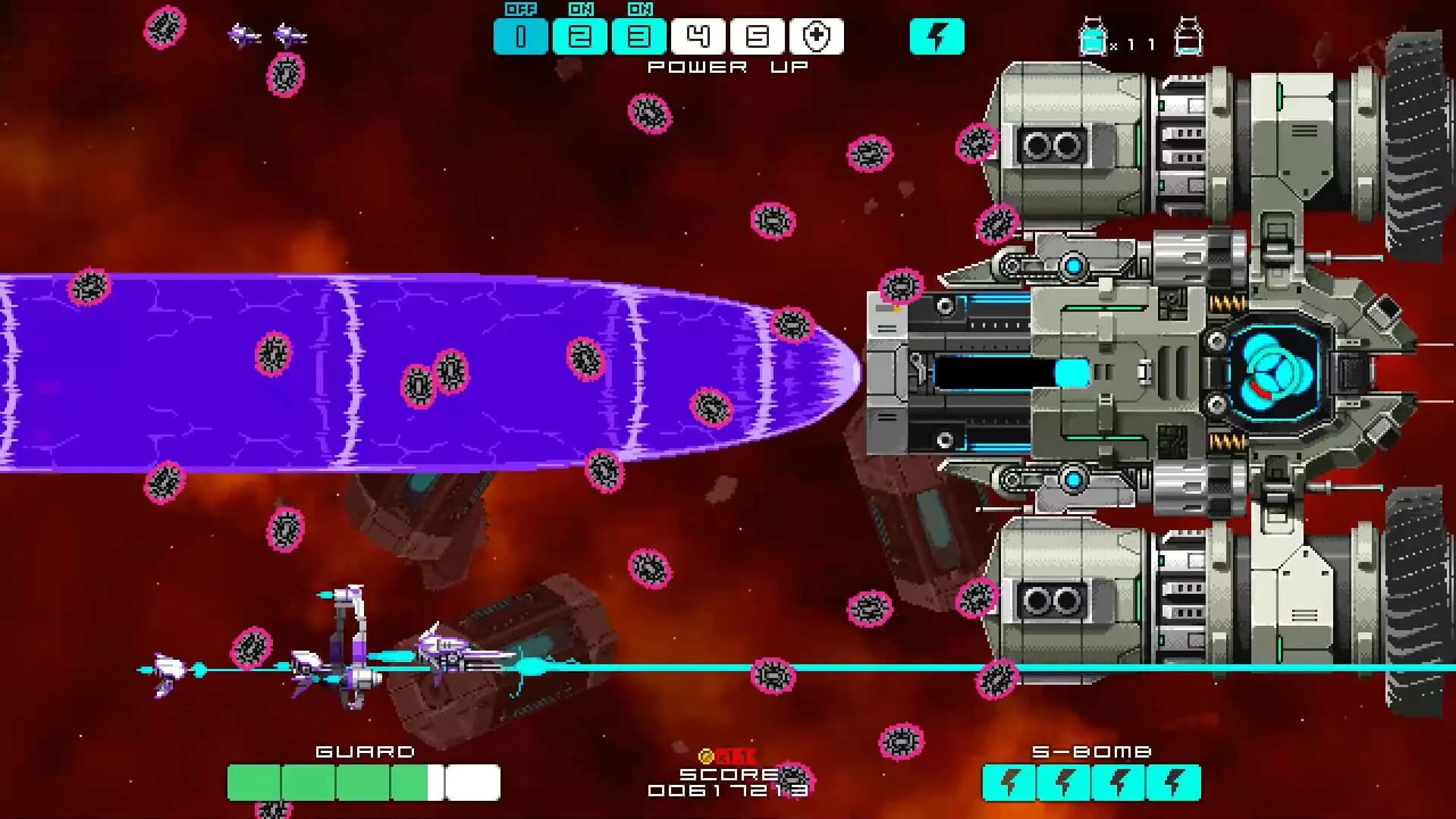Viewport: 1456px width, 819px height.
Task: Select power-up slot 2 icon
Action: point(581,34)
